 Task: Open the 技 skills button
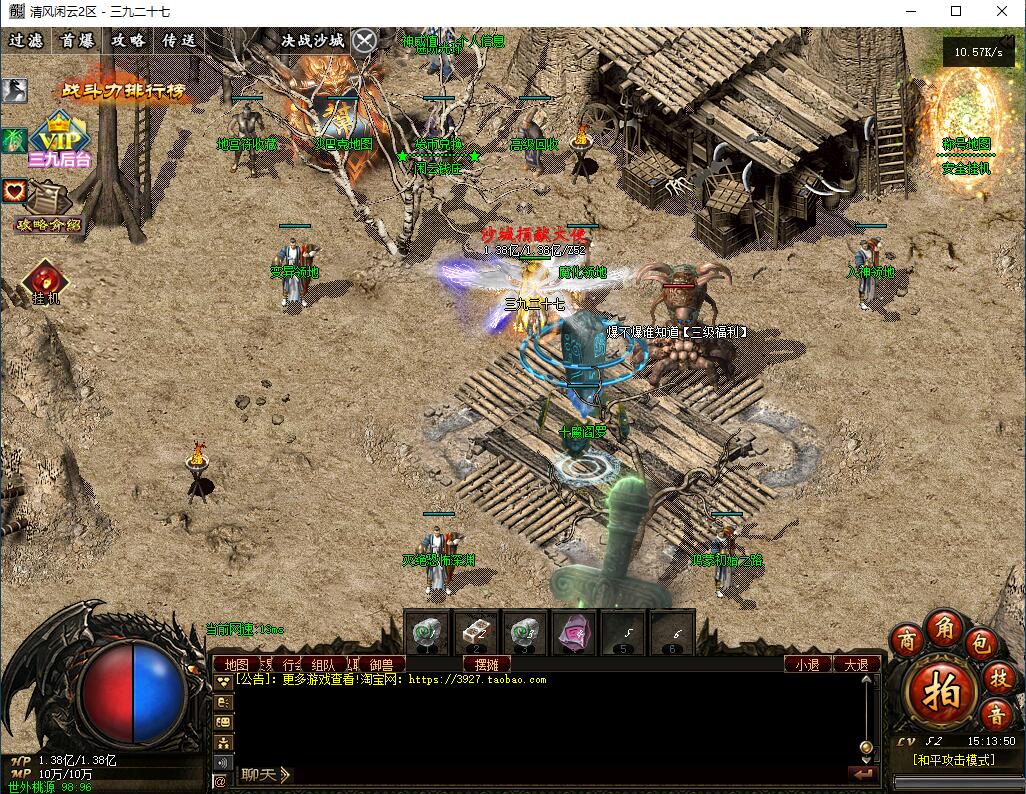999,678
